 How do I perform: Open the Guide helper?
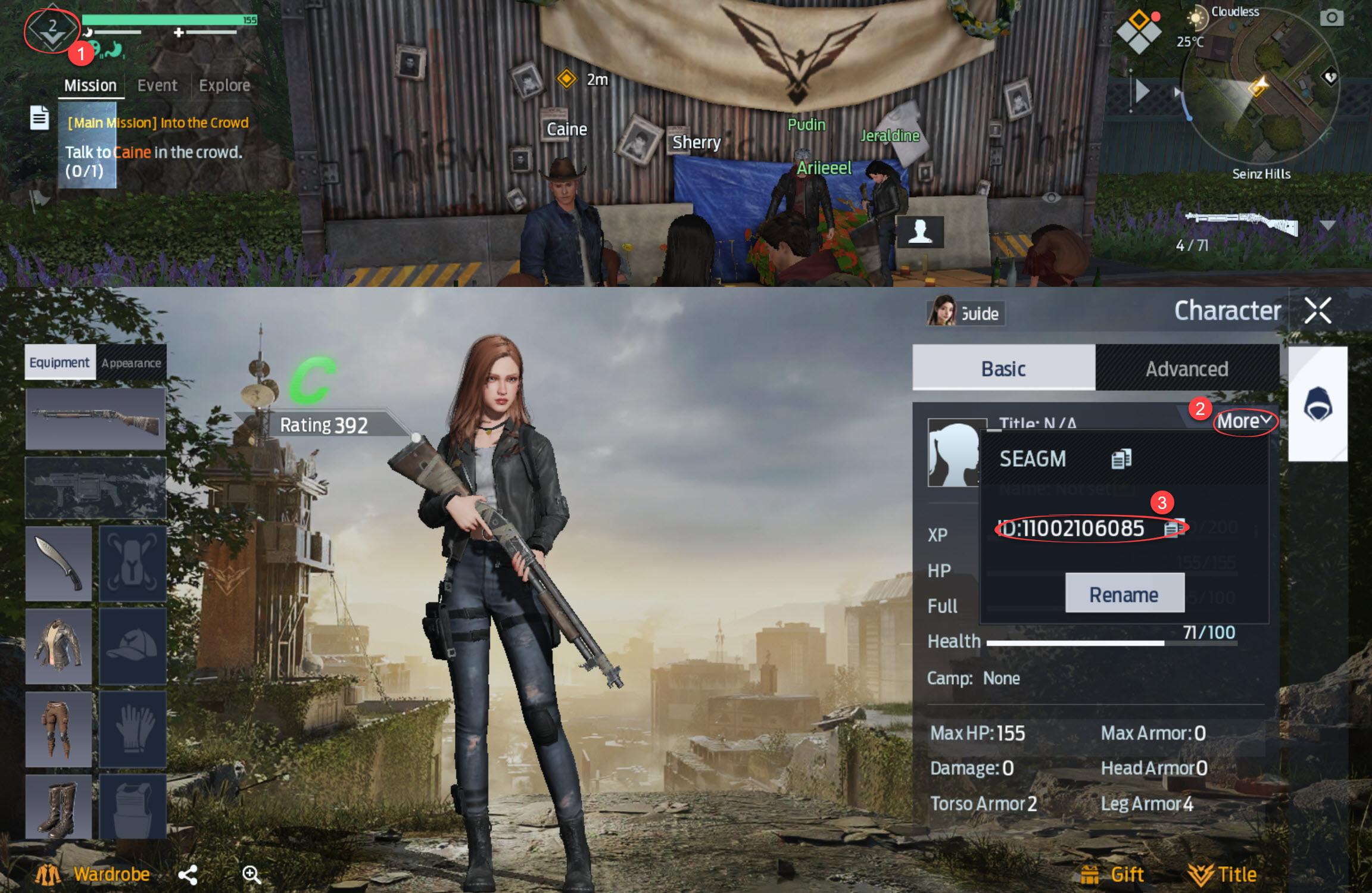tap(965, 313)
